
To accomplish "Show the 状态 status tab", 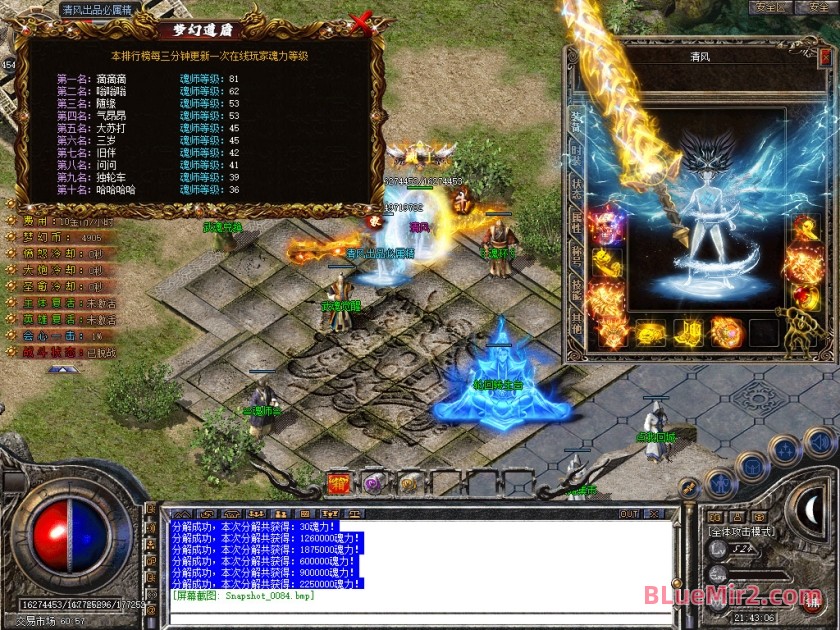I will click(576, 188).
